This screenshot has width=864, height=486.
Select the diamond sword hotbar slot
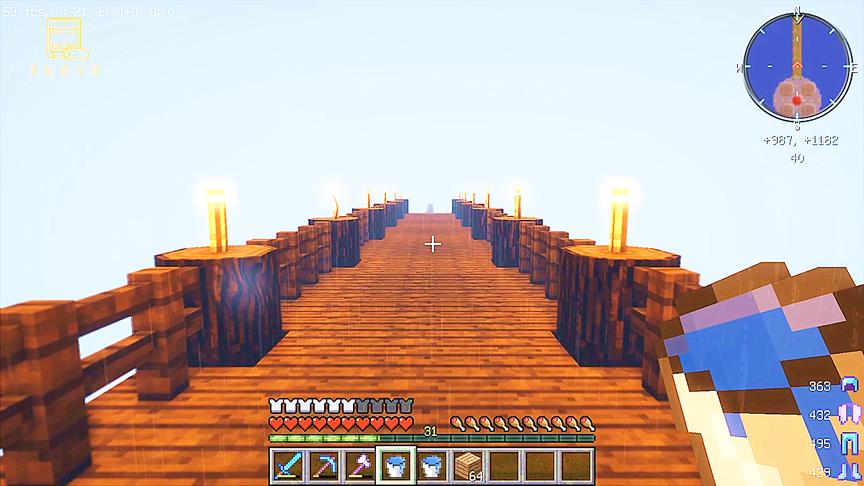[288, 465]
